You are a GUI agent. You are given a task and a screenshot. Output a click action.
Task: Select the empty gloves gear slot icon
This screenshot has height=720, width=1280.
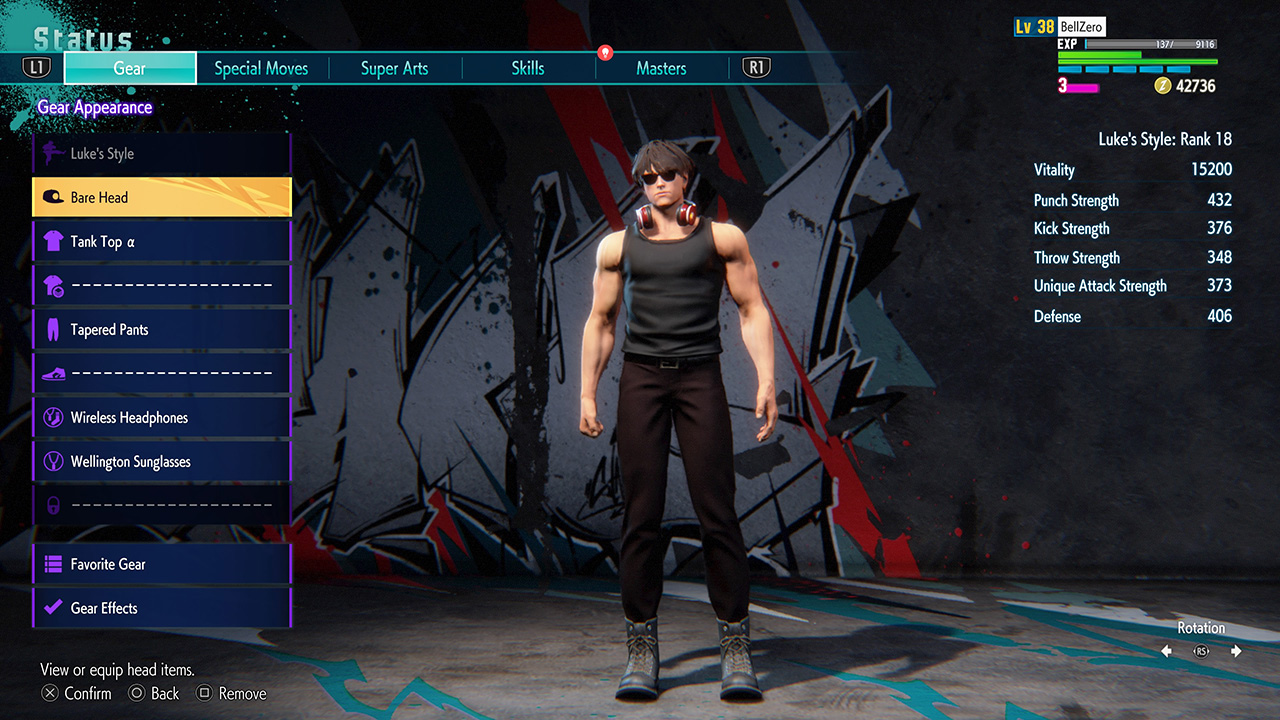[x=53, y=285]
